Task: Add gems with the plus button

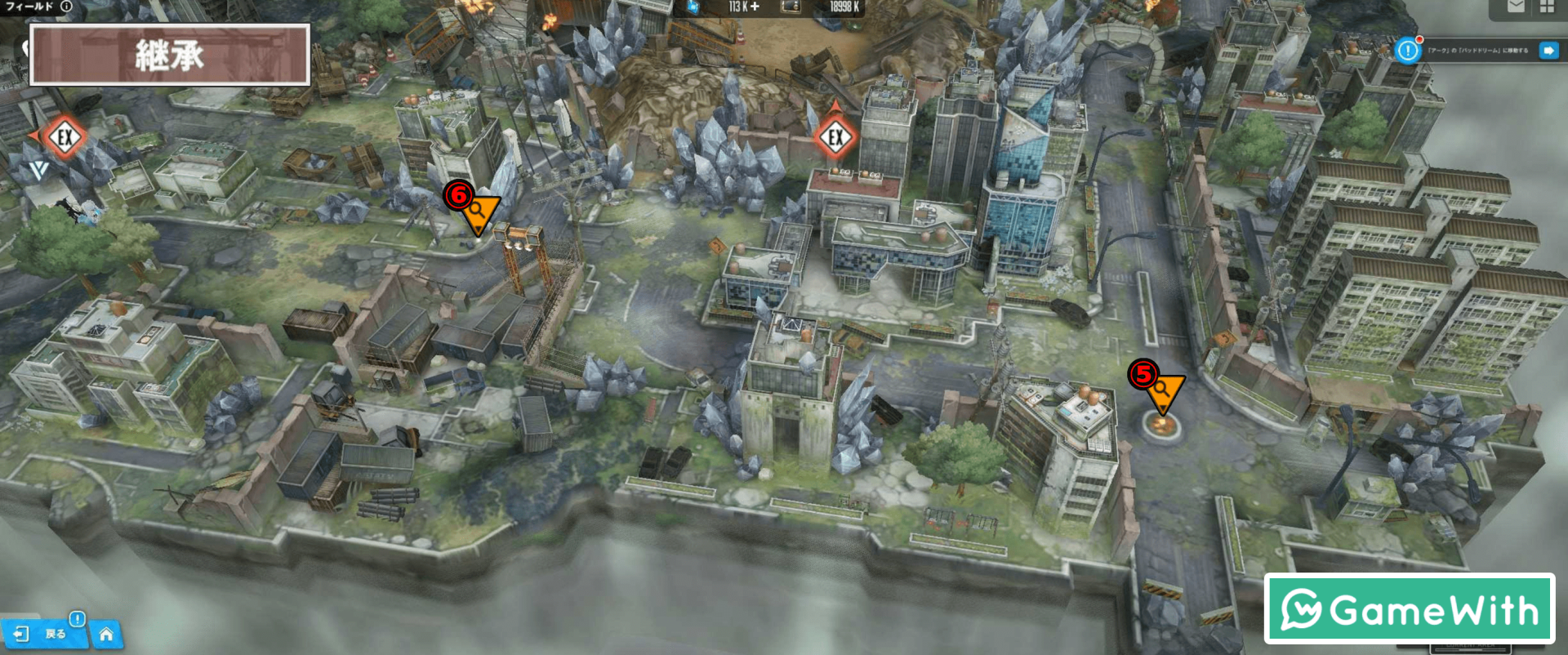Action: (755, 7)
